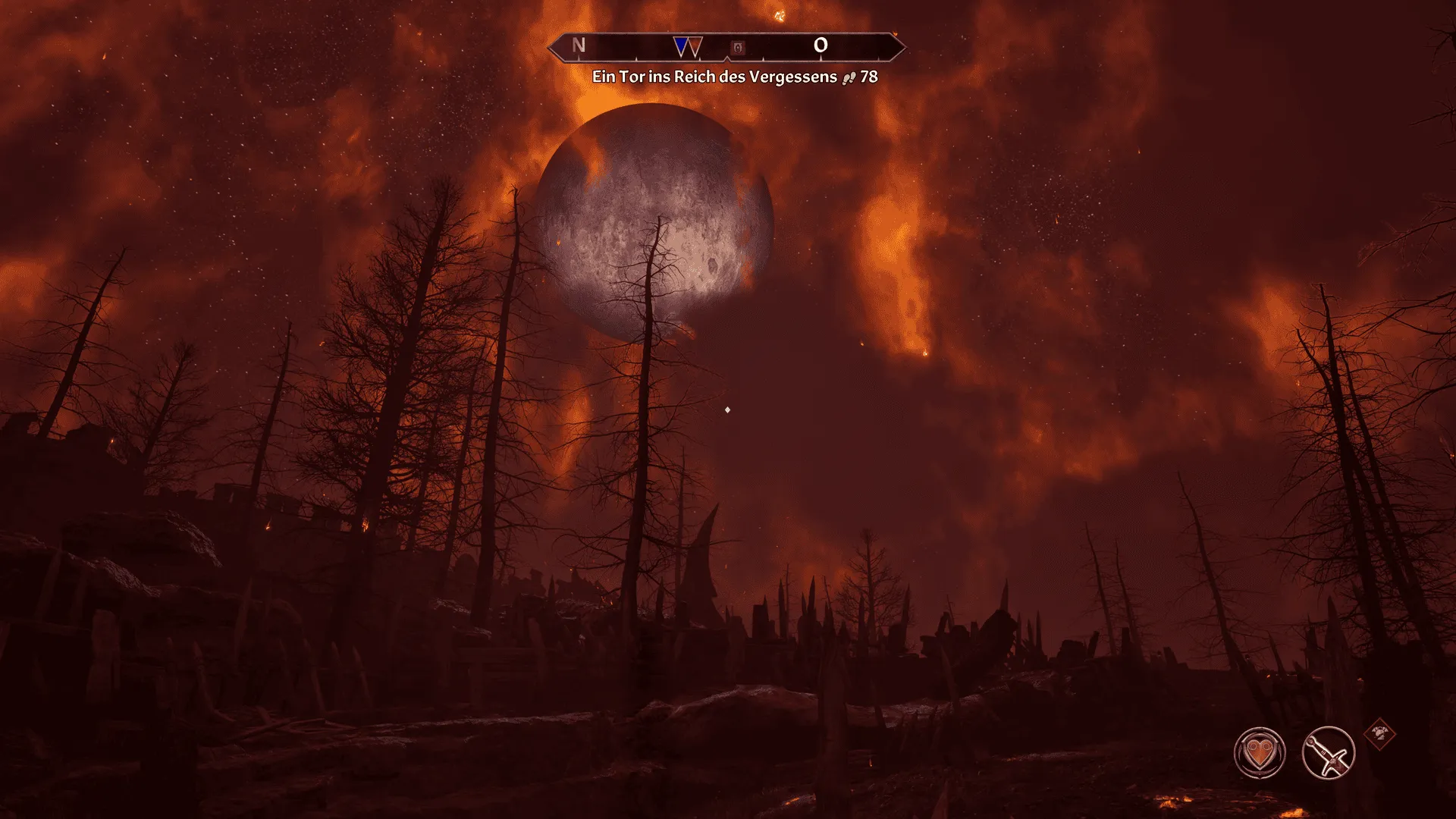Click the crossed sword weapon icon
The height and width of the screenshot is (819, 1456).
click(1328, 754)
